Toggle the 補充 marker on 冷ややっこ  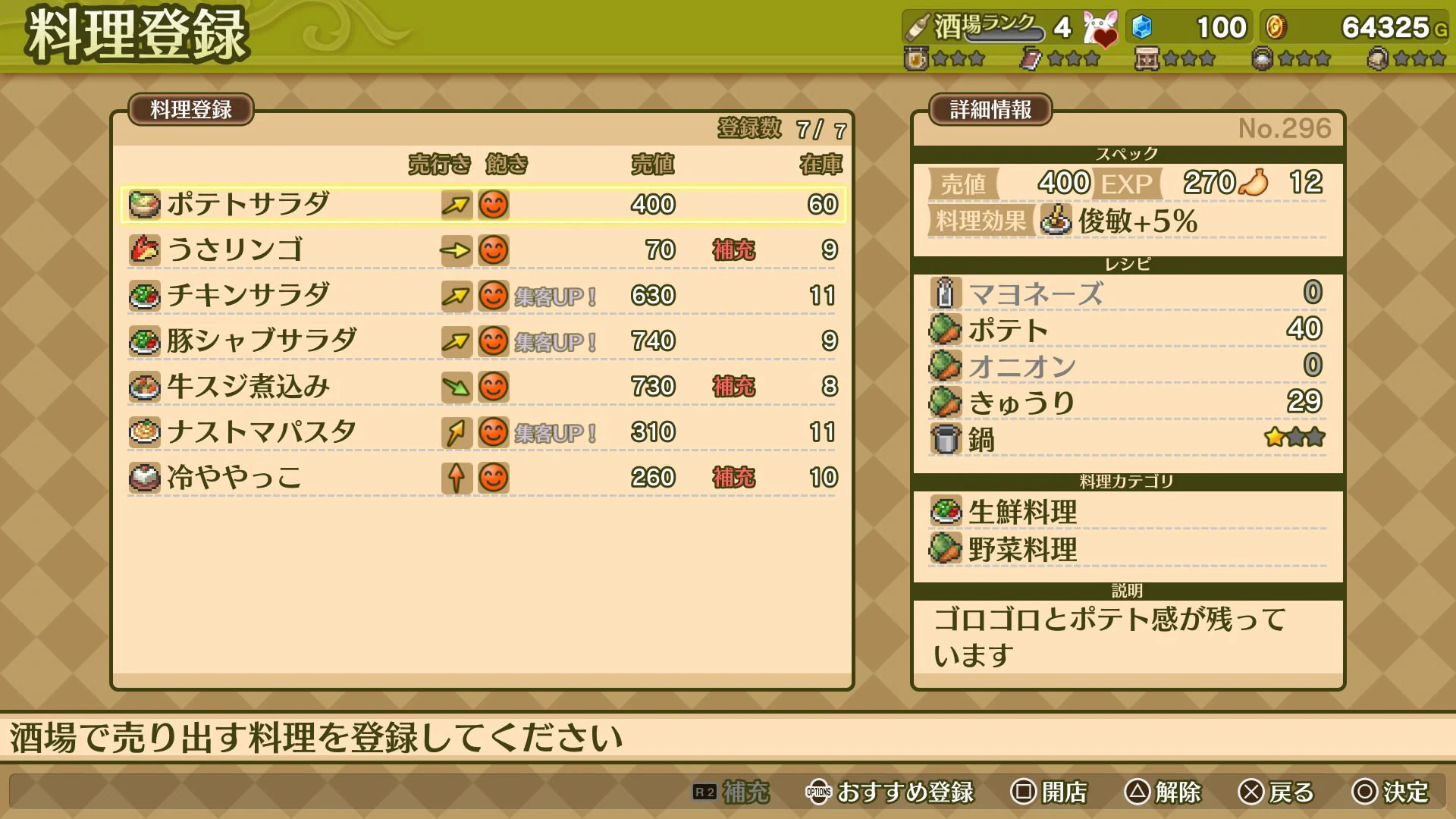tap(733, 478)
